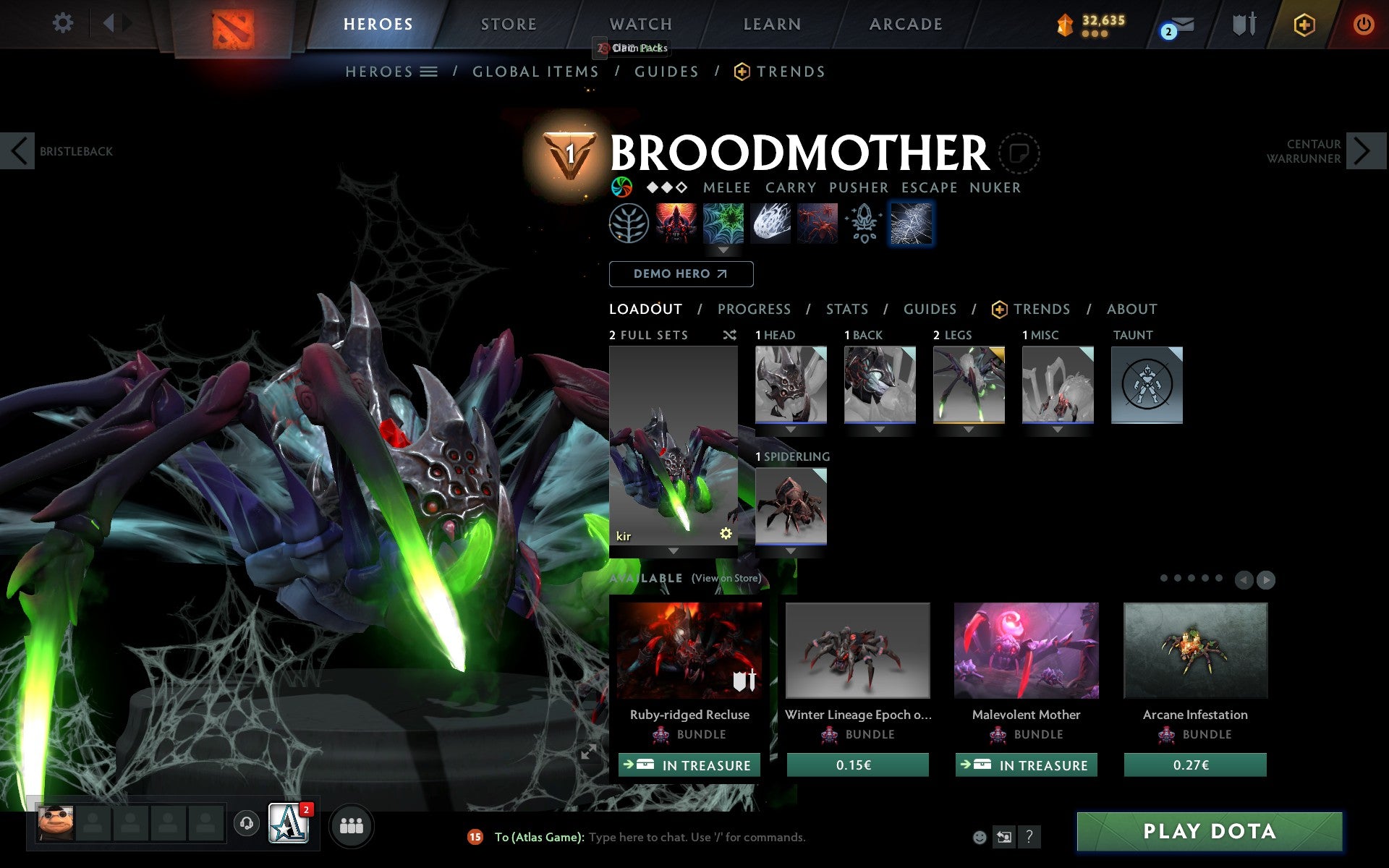Open the selected Silken Bola ability icon
The height and width of the screenshot is (868, 1389).
click(x=911, y=224)
